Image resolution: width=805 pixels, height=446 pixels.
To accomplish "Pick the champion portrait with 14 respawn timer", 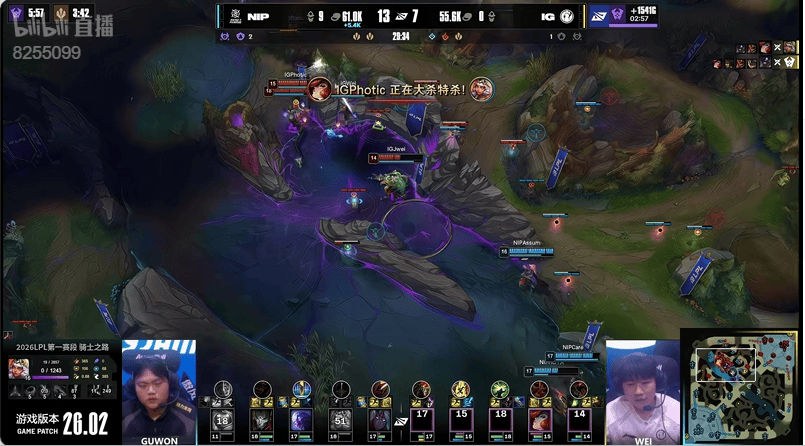I will (579, 418).
